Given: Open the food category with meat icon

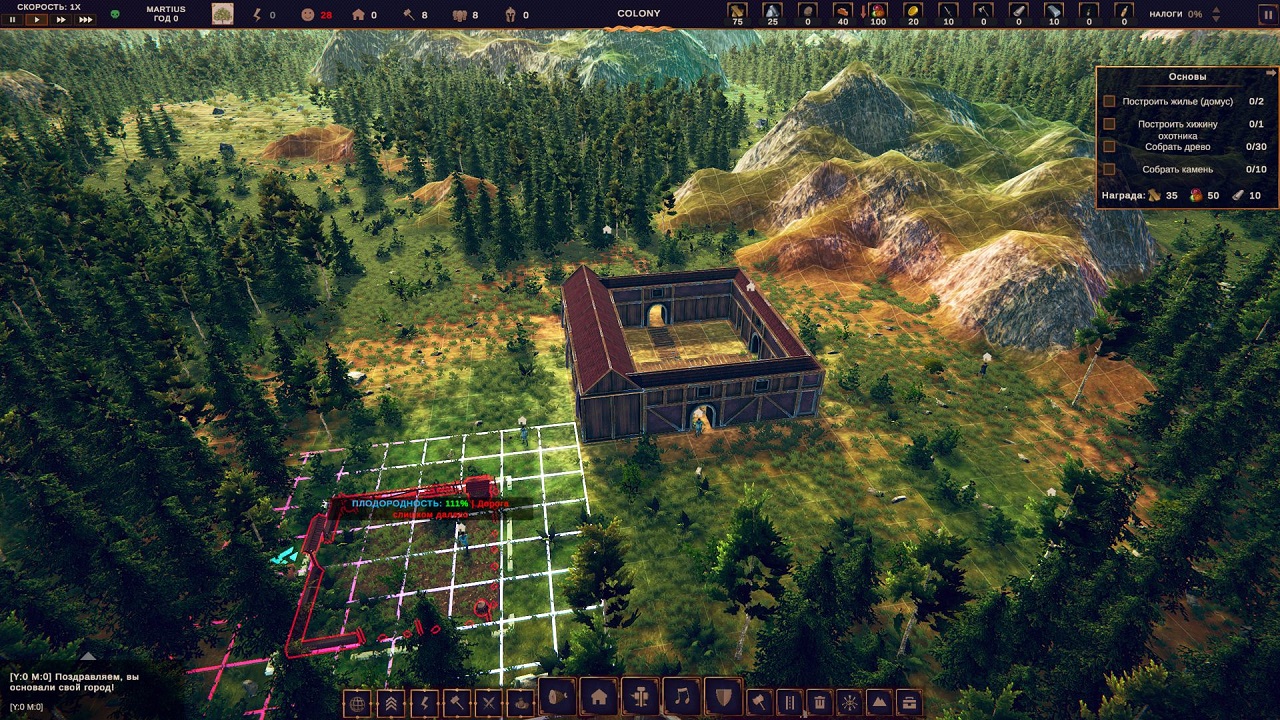Looking at the screenshot, I should coord(556,697).
